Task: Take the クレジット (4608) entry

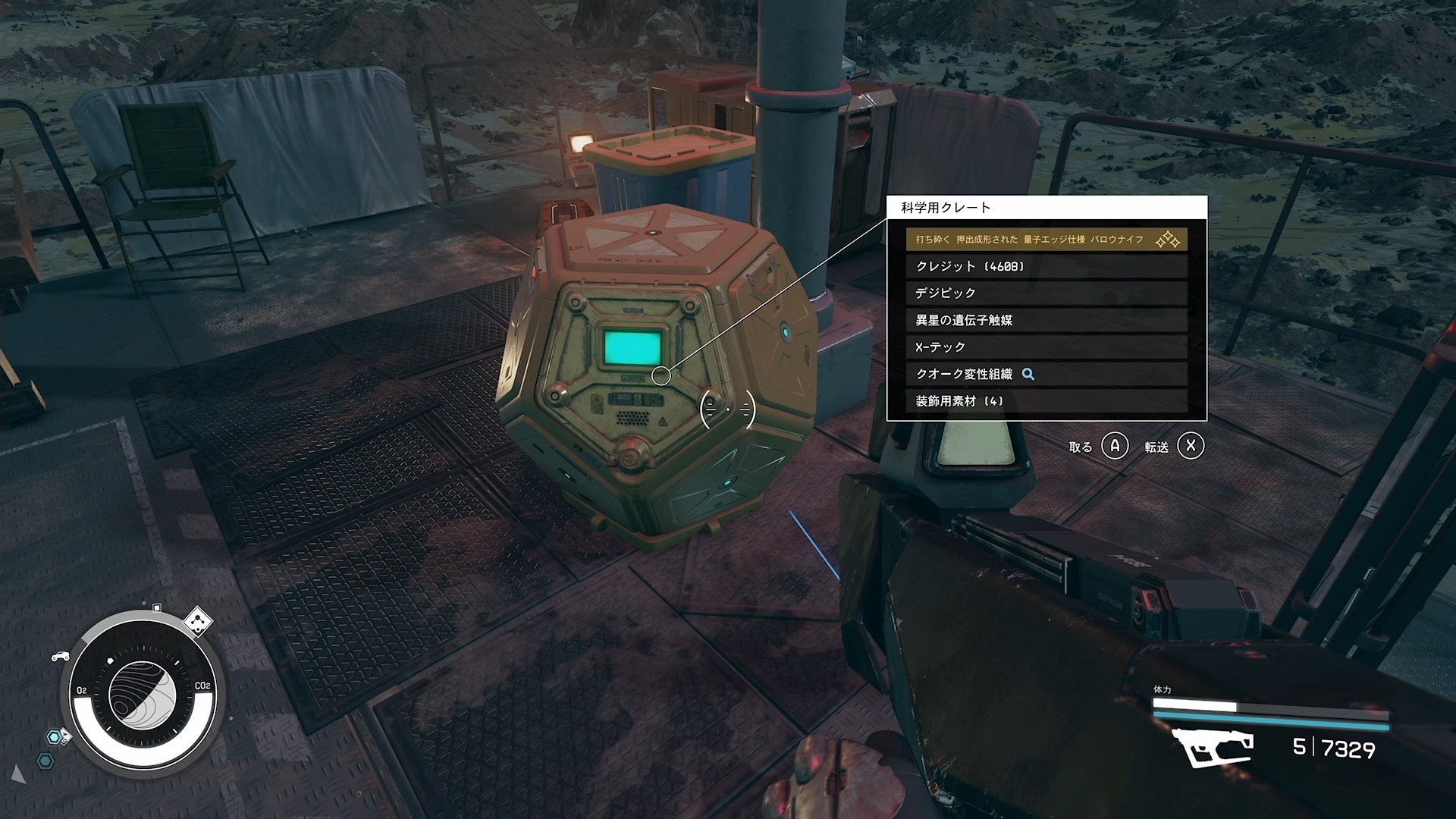Action: (x=1046, y=266)
